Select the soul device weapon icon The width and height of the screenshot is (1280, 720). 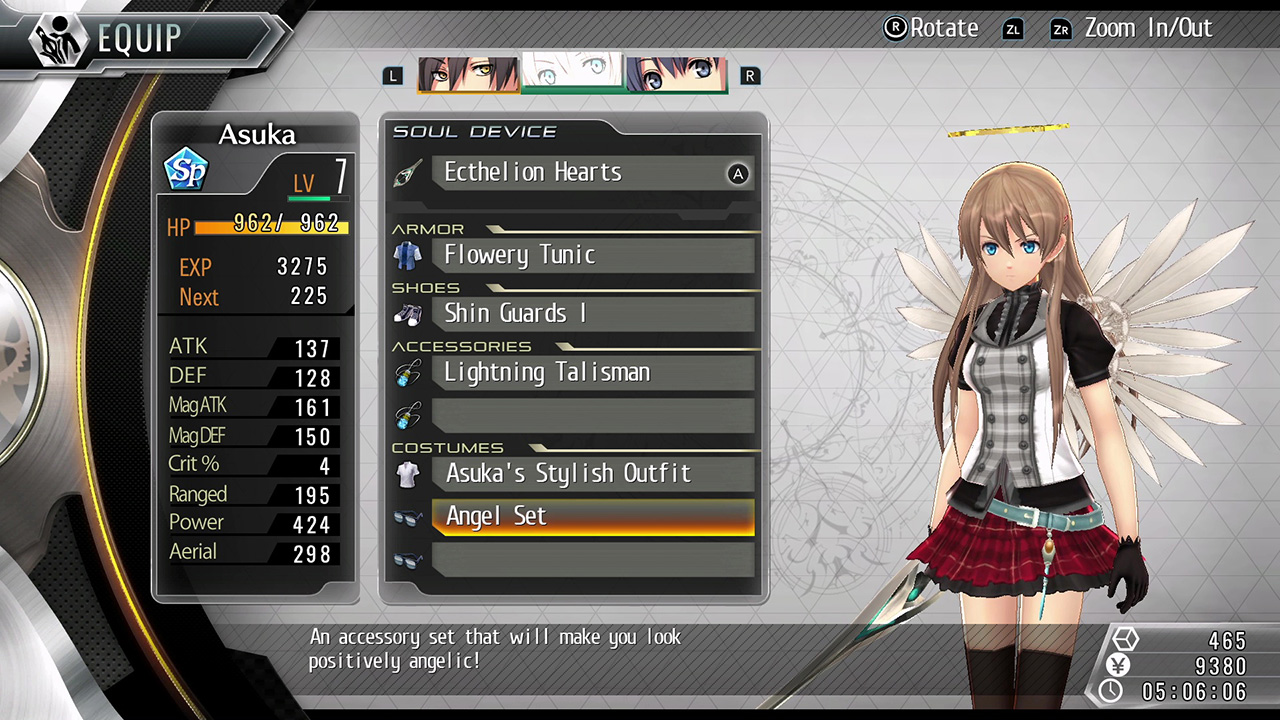coord(407,172)
